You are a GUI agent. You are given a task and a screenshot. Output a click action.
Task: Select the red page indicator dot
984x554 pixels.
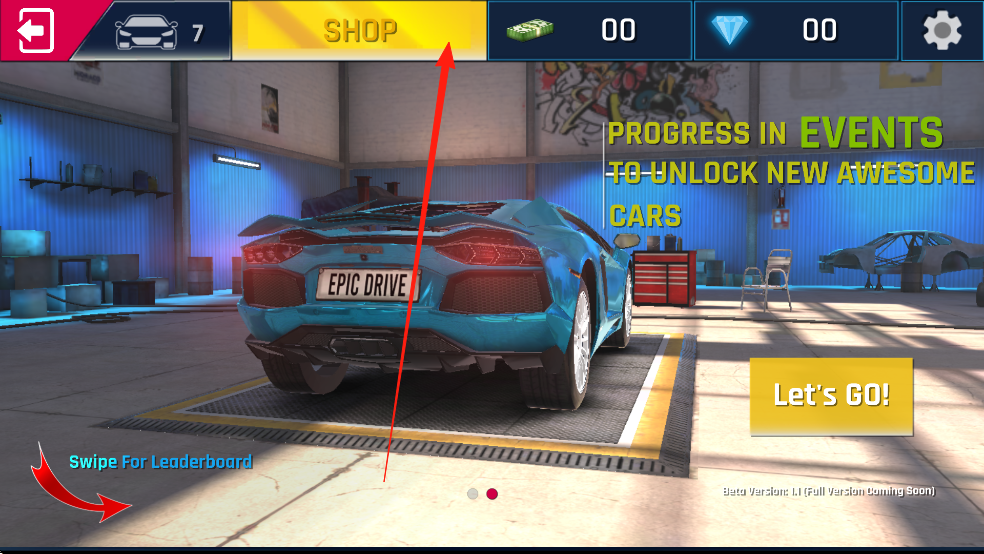pos(492,493)
